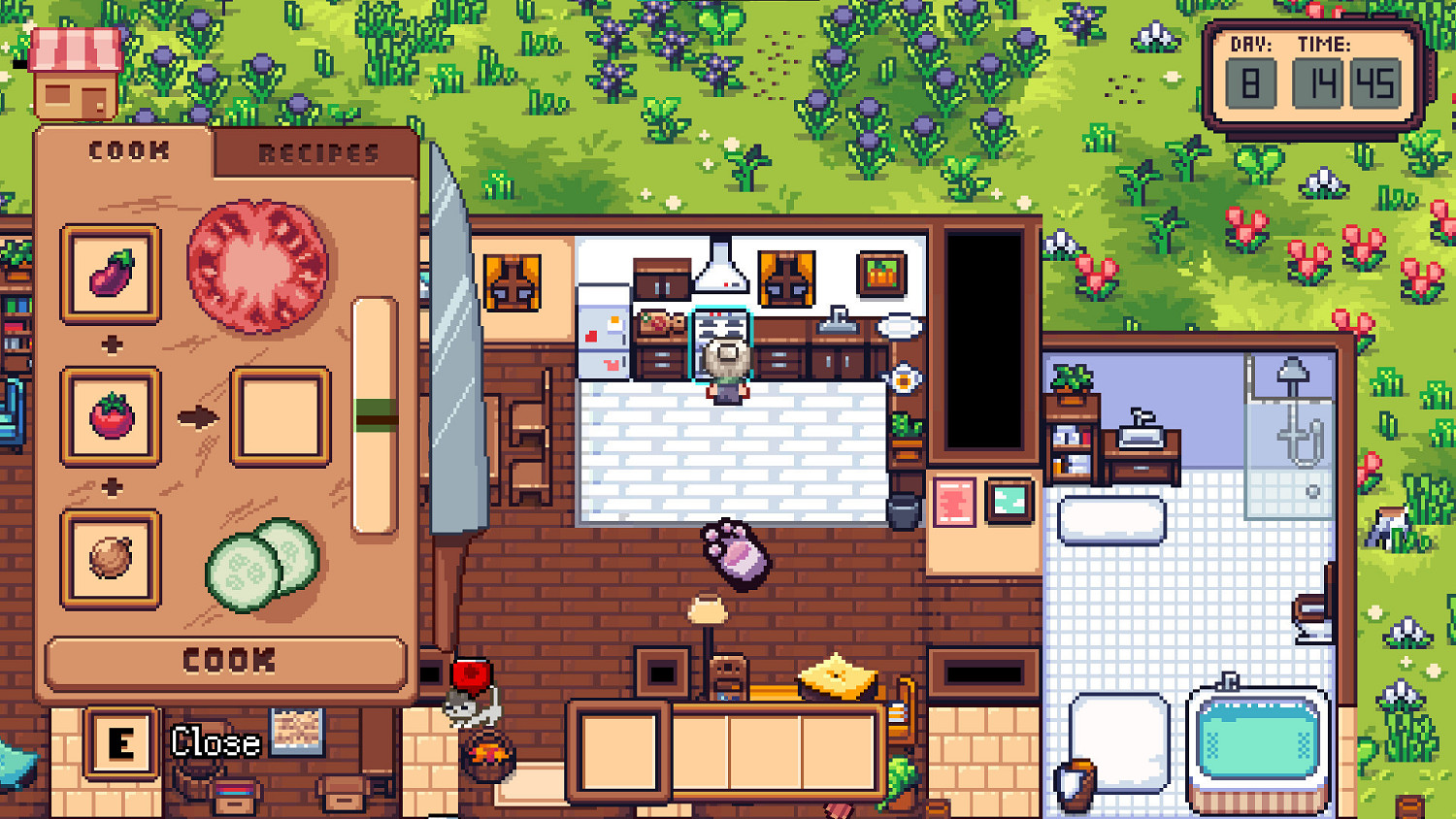Click the Day counter showing 8
This screenshot has width=1456, height=819.
[x=1251, y=82]
